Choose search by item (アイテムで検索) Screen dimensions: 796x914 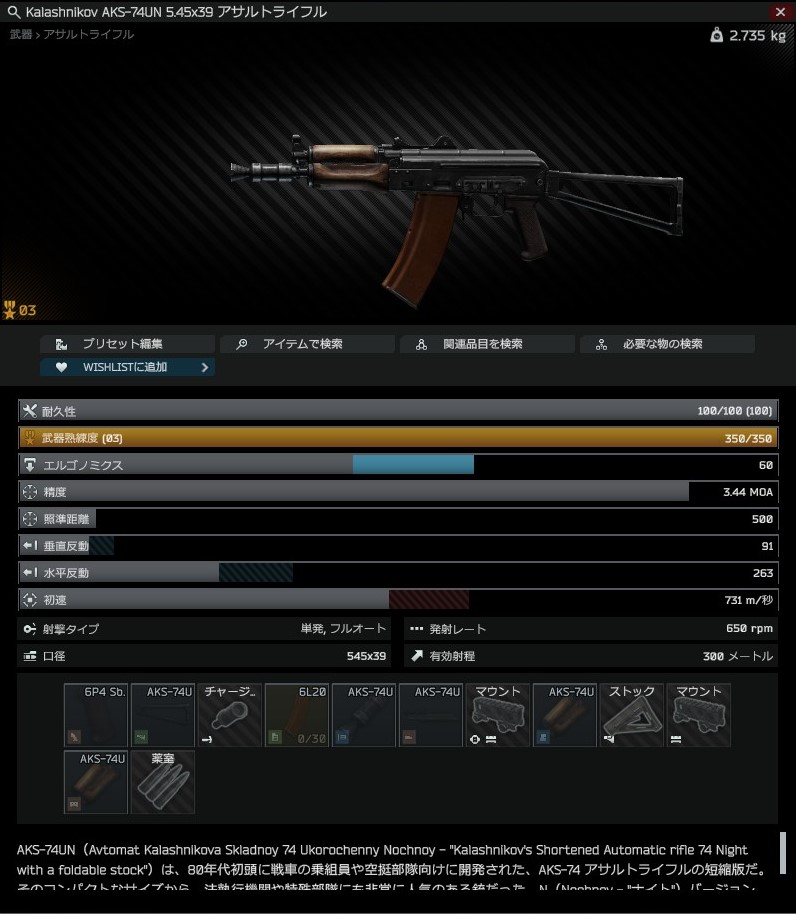[307, 344]
